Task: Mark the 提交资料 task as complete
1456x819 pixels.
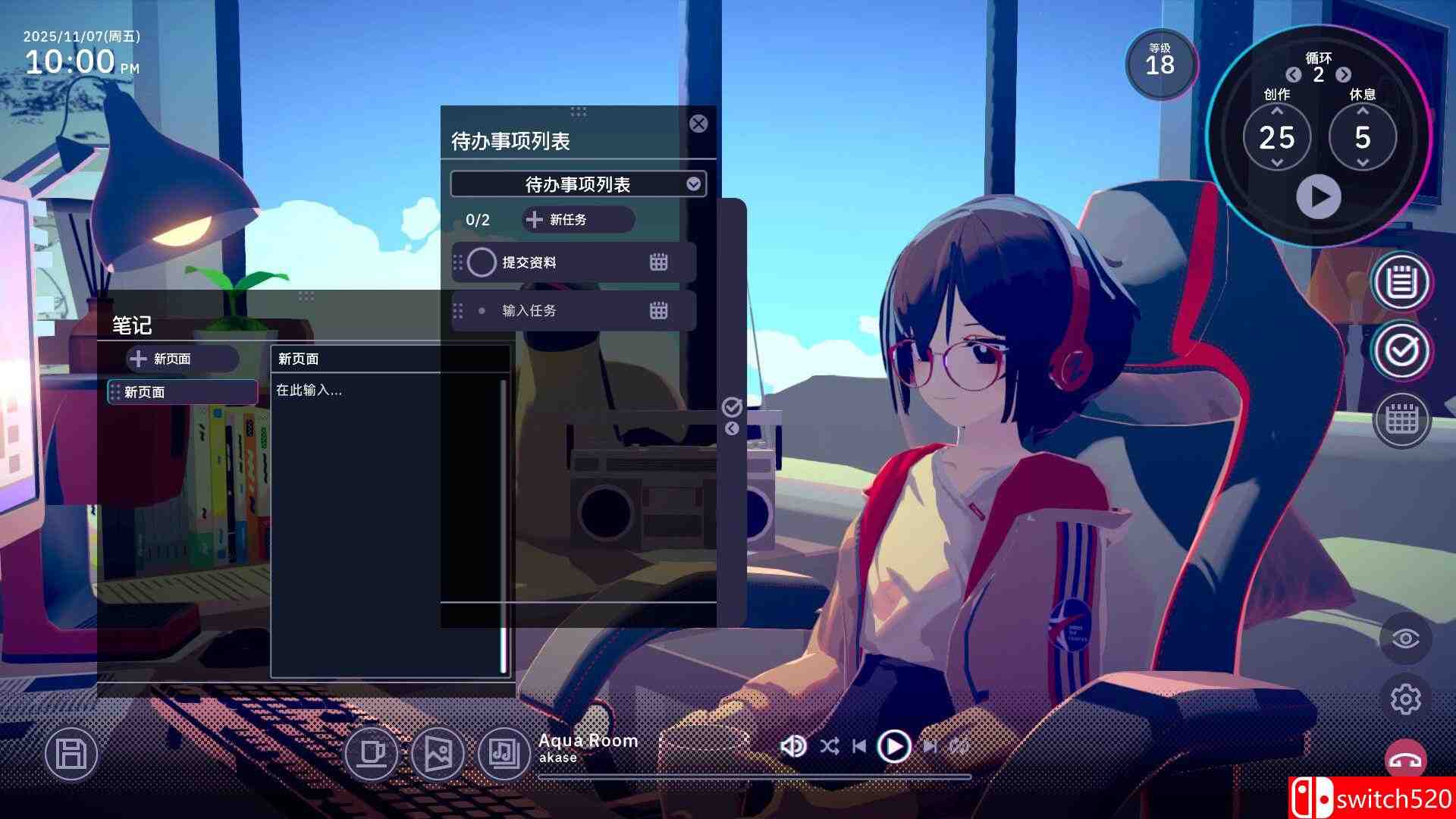Action: click(x=482, y=262)
